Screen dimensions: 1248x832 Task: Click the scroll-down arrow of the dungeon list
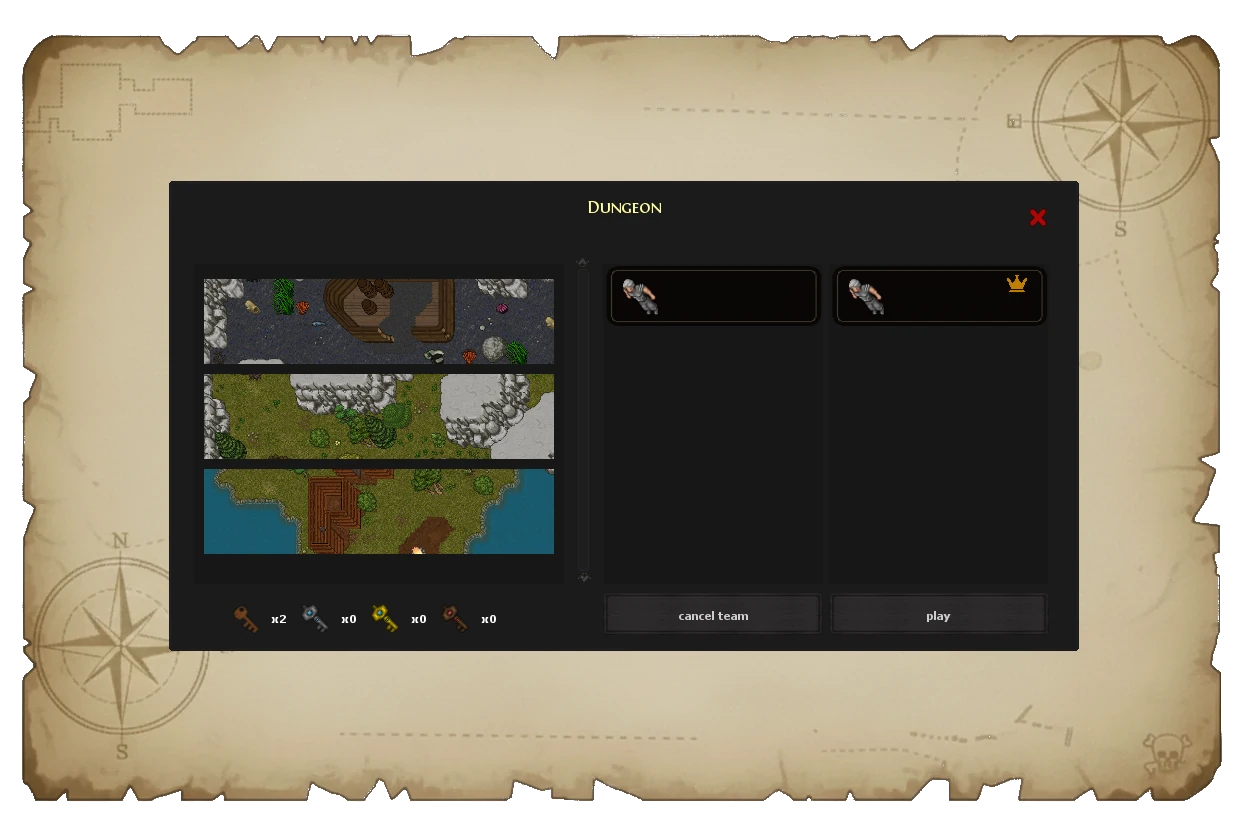pyautogui.click(x=583, y=577)
